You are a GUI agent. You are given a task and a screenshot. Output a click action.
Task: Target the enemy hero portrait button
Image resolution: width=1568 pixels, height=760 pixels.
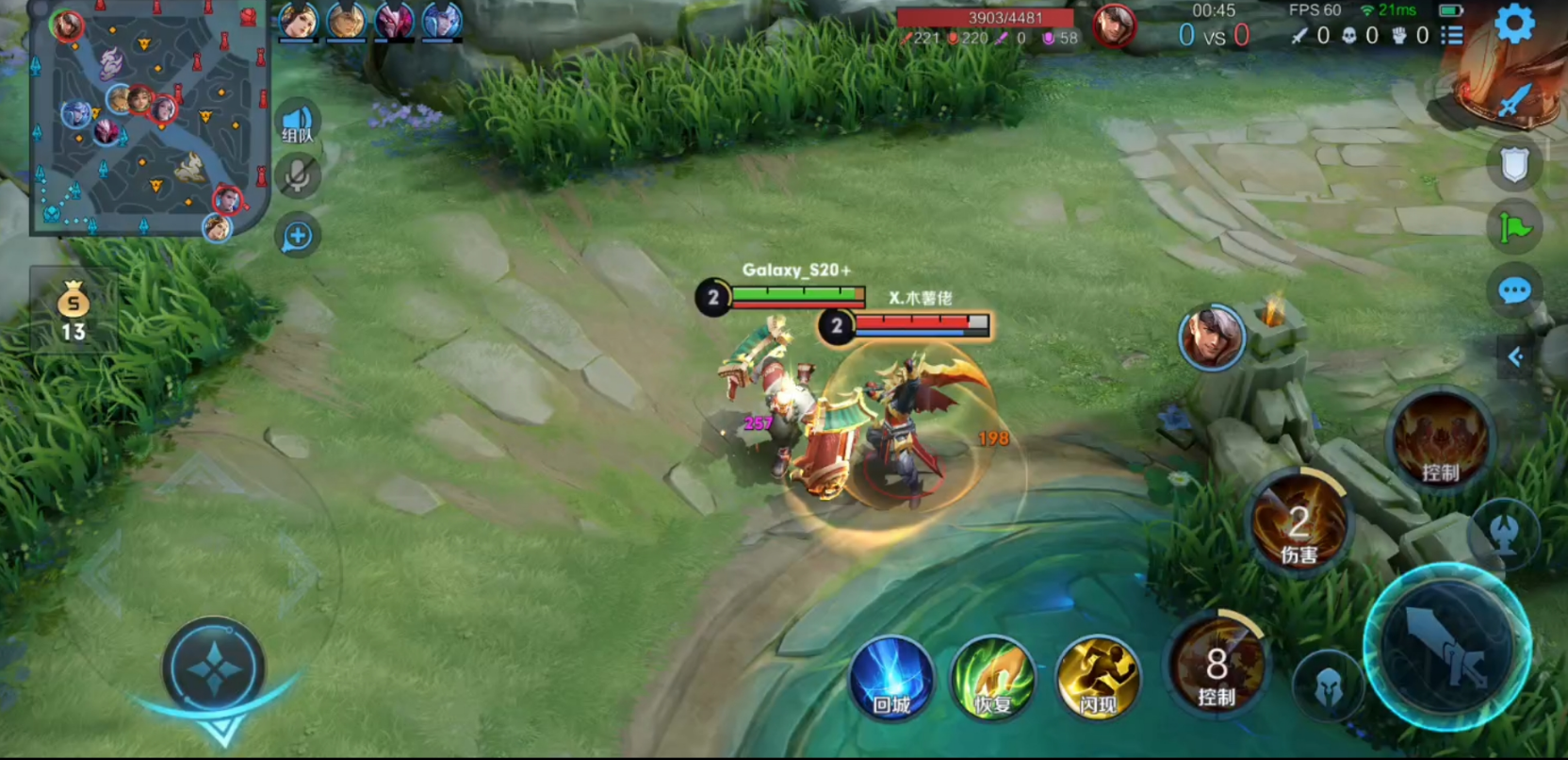[x=1212, y=338]
